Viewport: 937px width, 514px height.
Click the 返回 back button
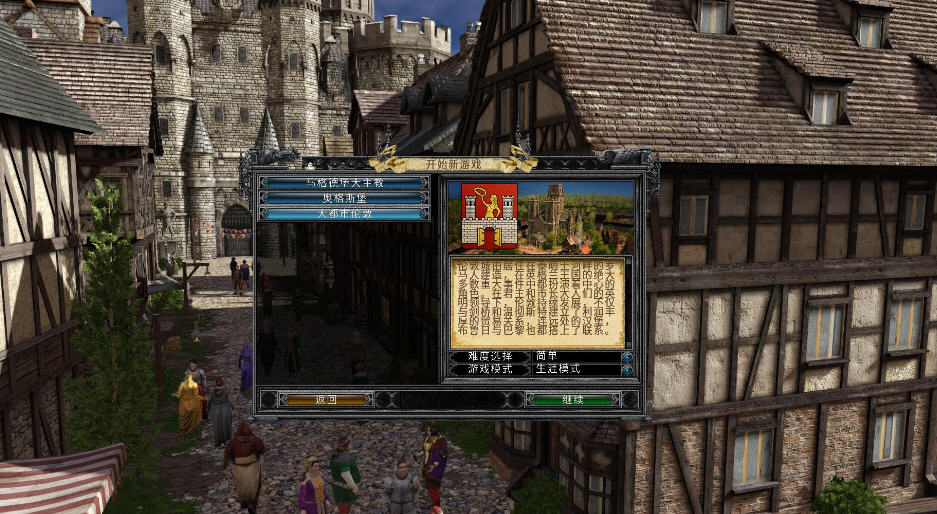point(327,399)
